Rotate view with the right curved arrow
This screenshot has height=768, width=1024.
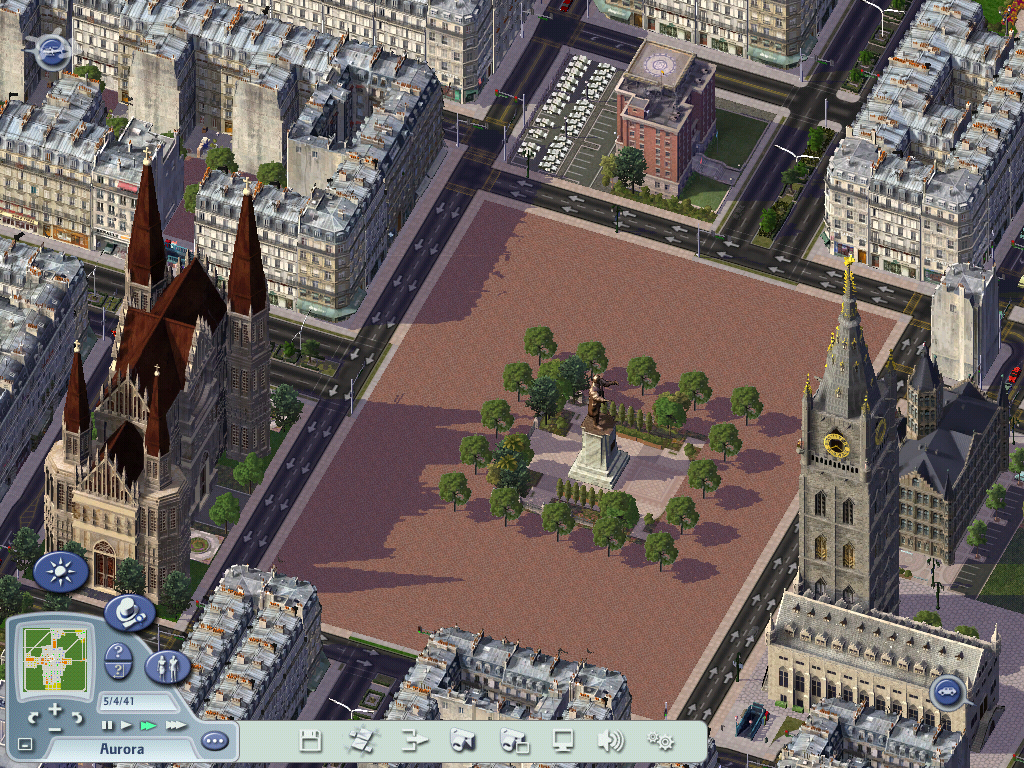click(x=76, y=717)
